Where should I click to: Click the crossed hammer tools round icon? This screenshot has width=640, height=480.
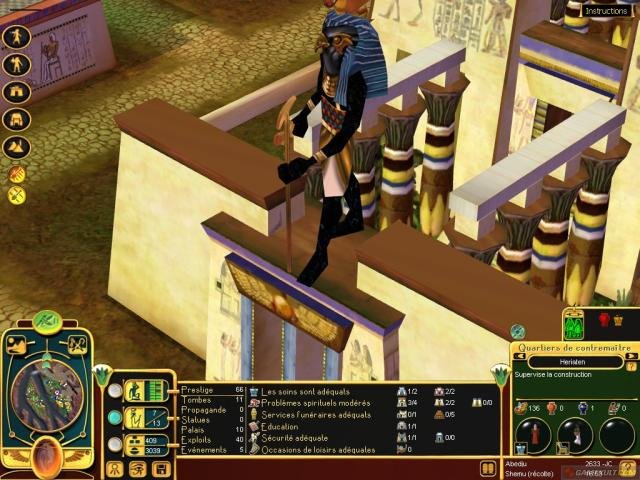coord(16,195)
